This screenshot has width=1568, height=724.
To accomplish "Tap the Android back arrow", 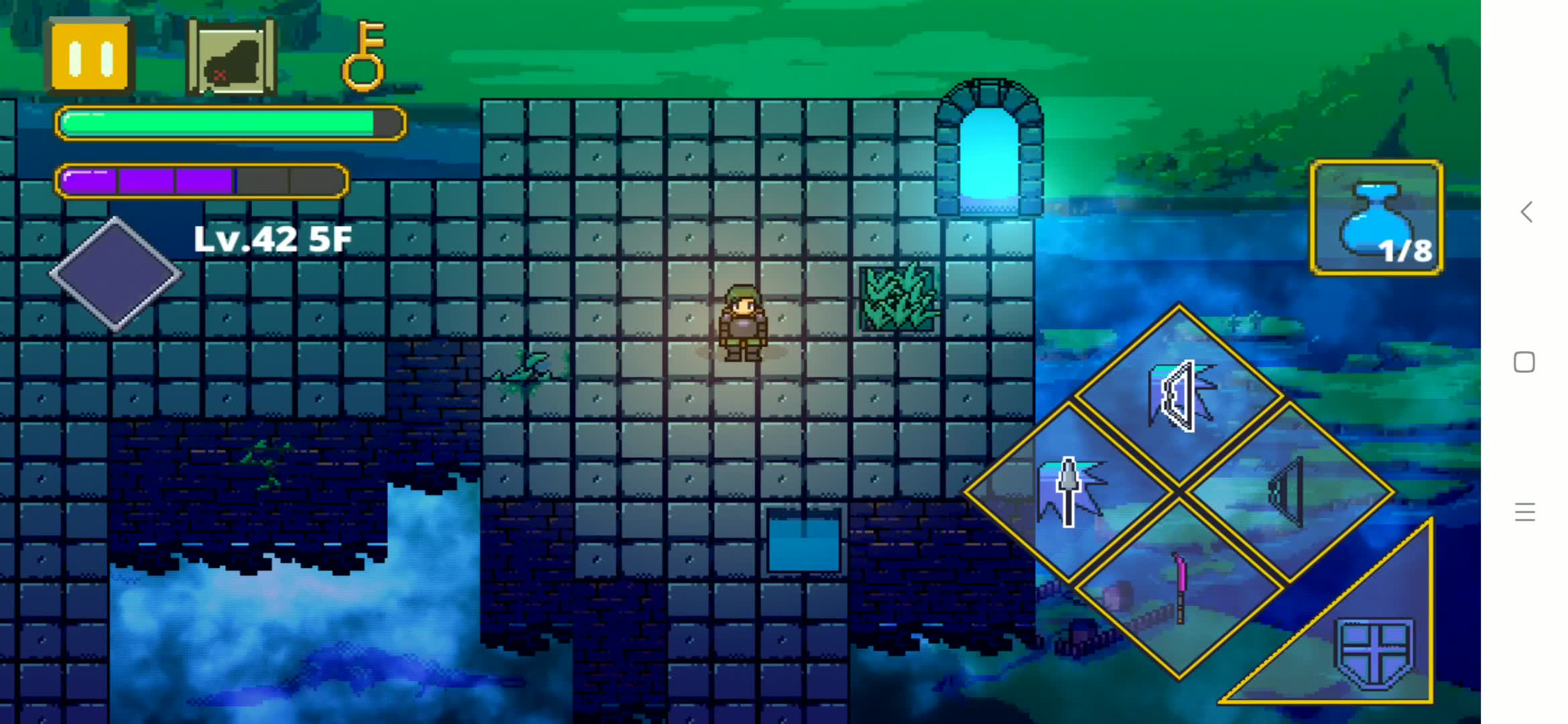I will pos(1526,212).
